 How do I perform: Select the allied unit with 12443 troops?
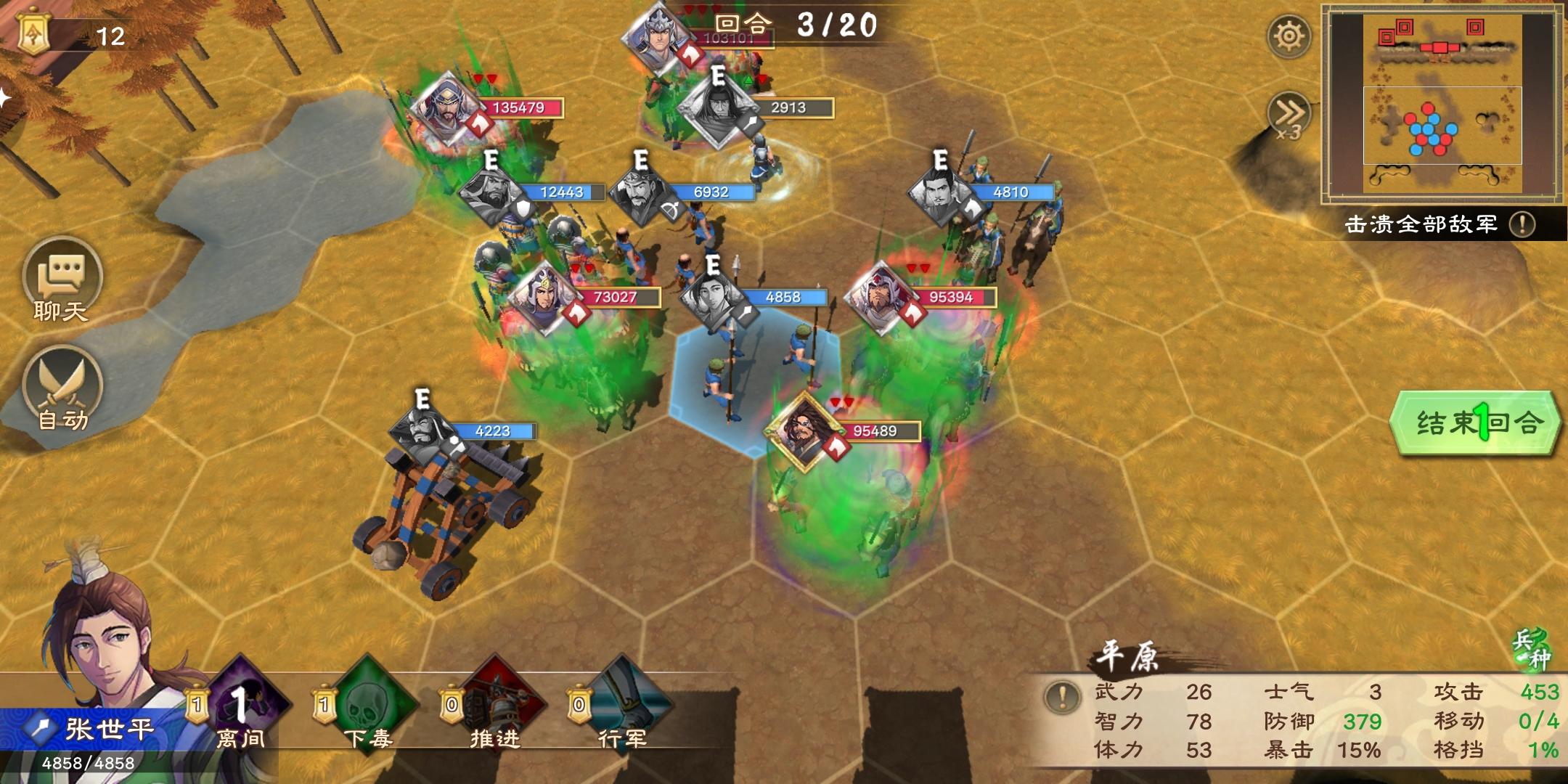coord(494,193)
